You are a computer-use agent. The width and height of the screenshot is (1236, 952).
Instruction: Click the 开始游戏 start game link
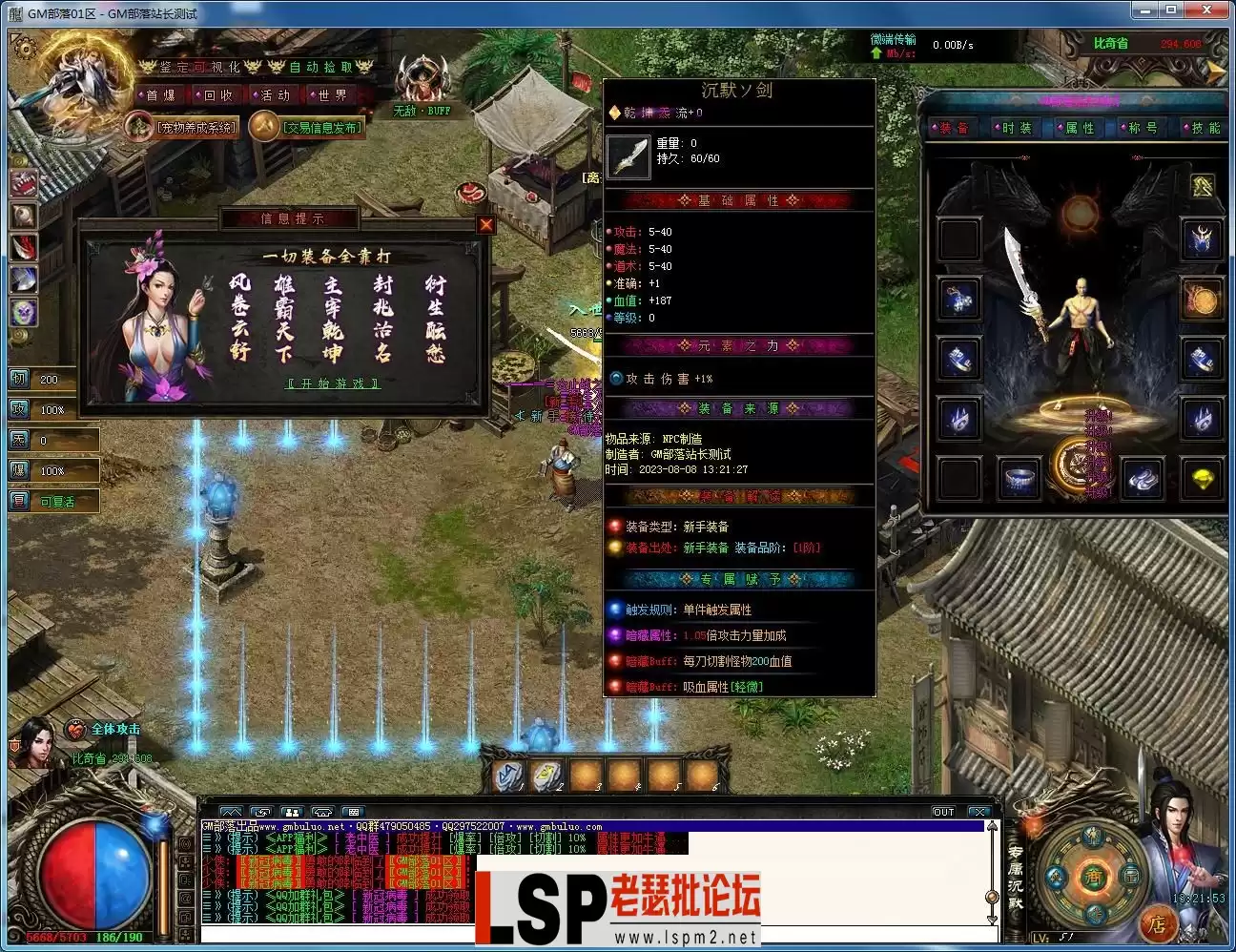331,383
